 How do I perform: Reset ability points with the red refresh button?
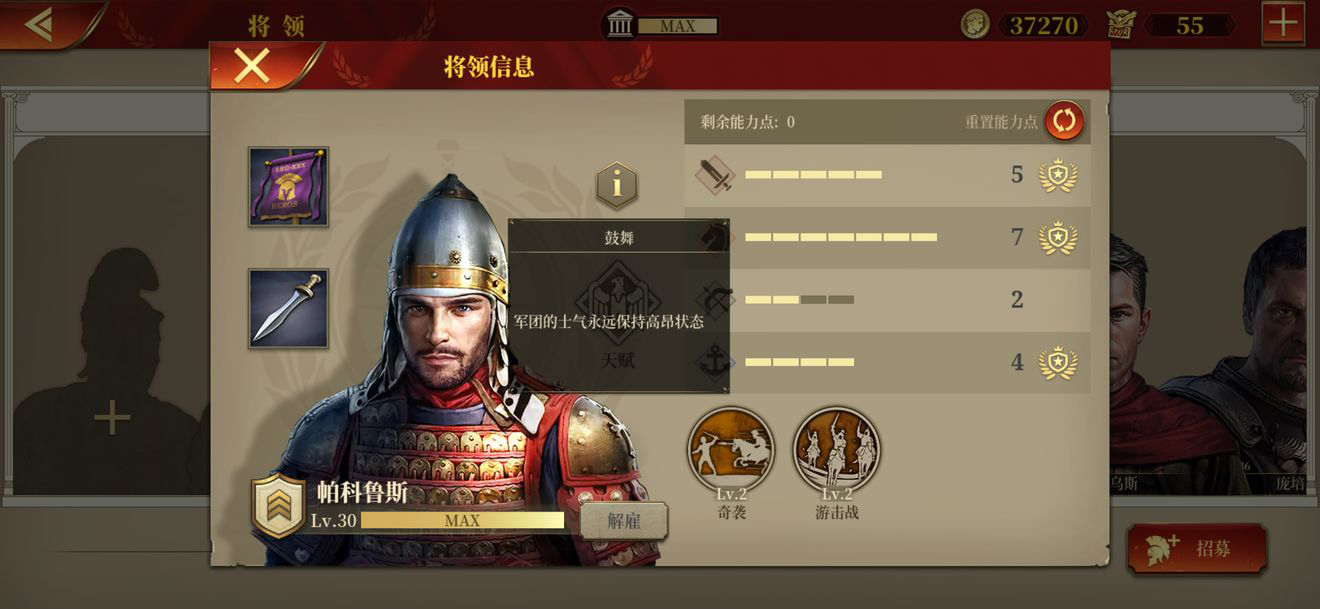(1064, 121)
